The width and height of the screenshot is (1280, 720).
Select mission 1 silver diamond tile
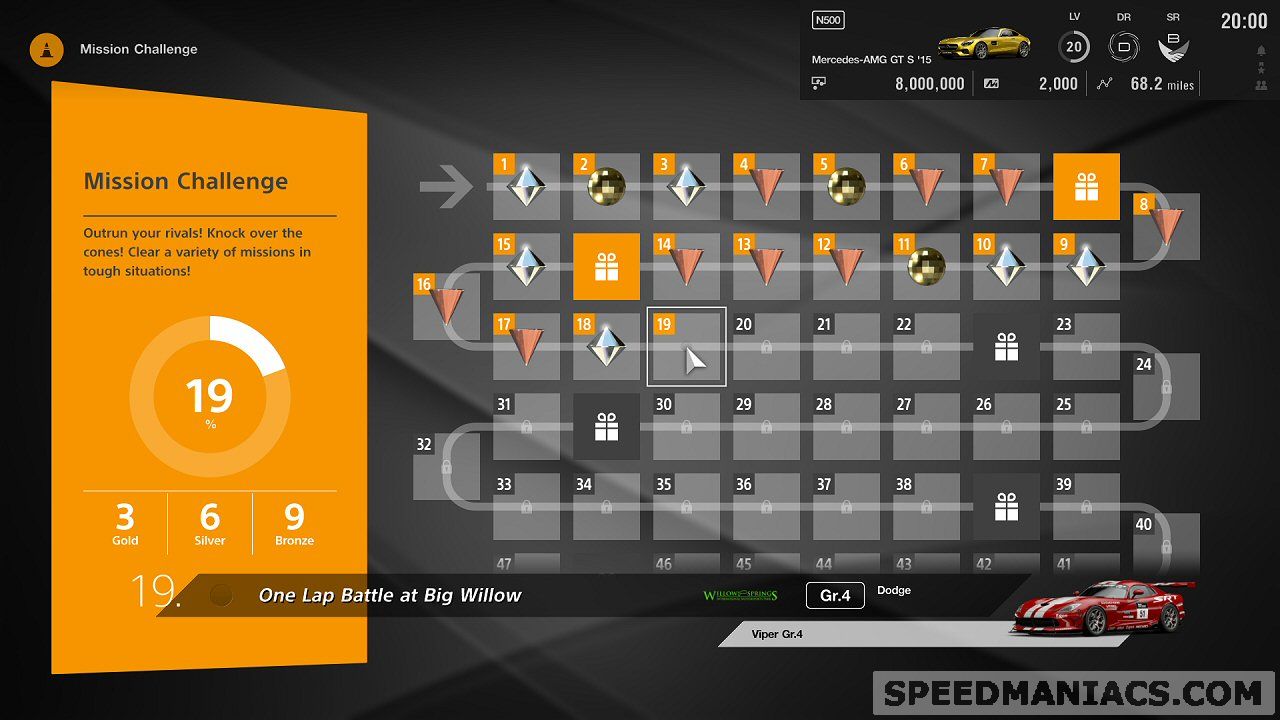click(526, 186)
